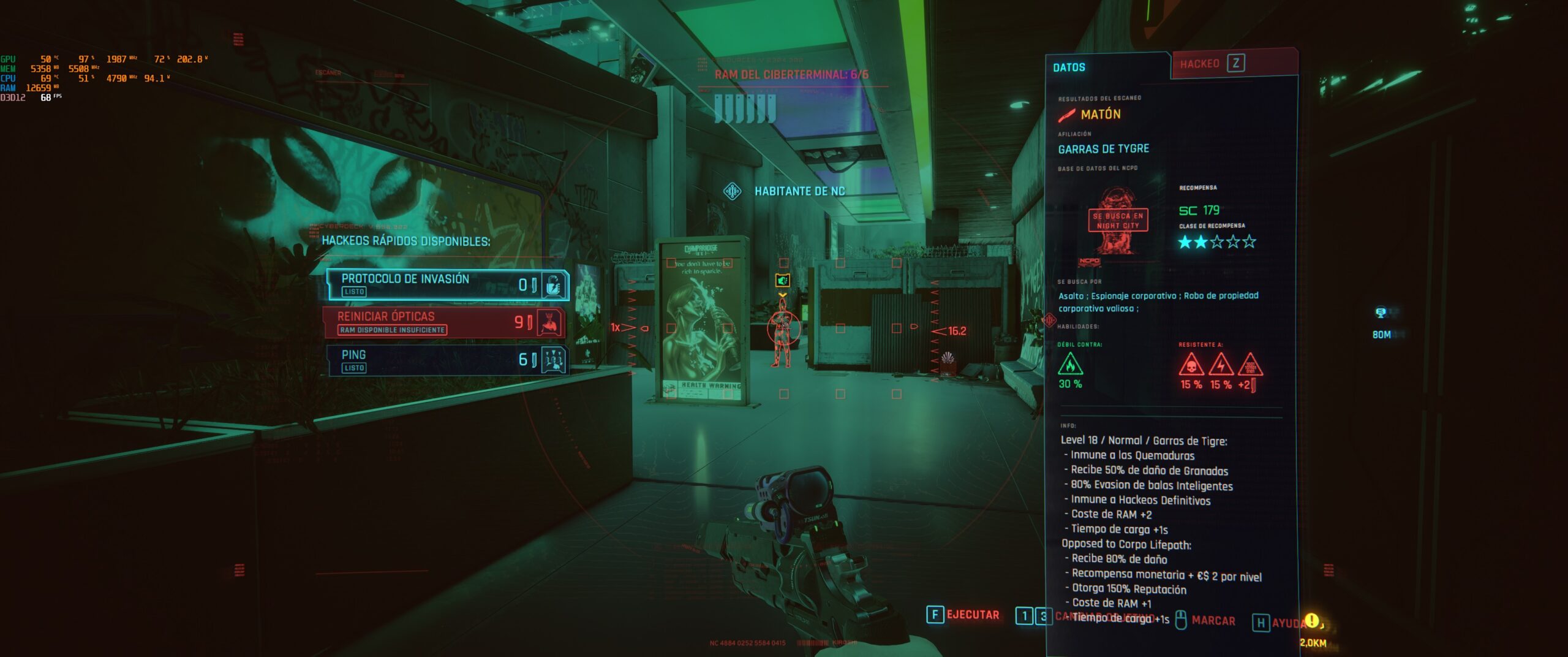The width and height of the screenshot is (1568, 657).
Task: Open the Datos tab
Action: [1069, 67]
